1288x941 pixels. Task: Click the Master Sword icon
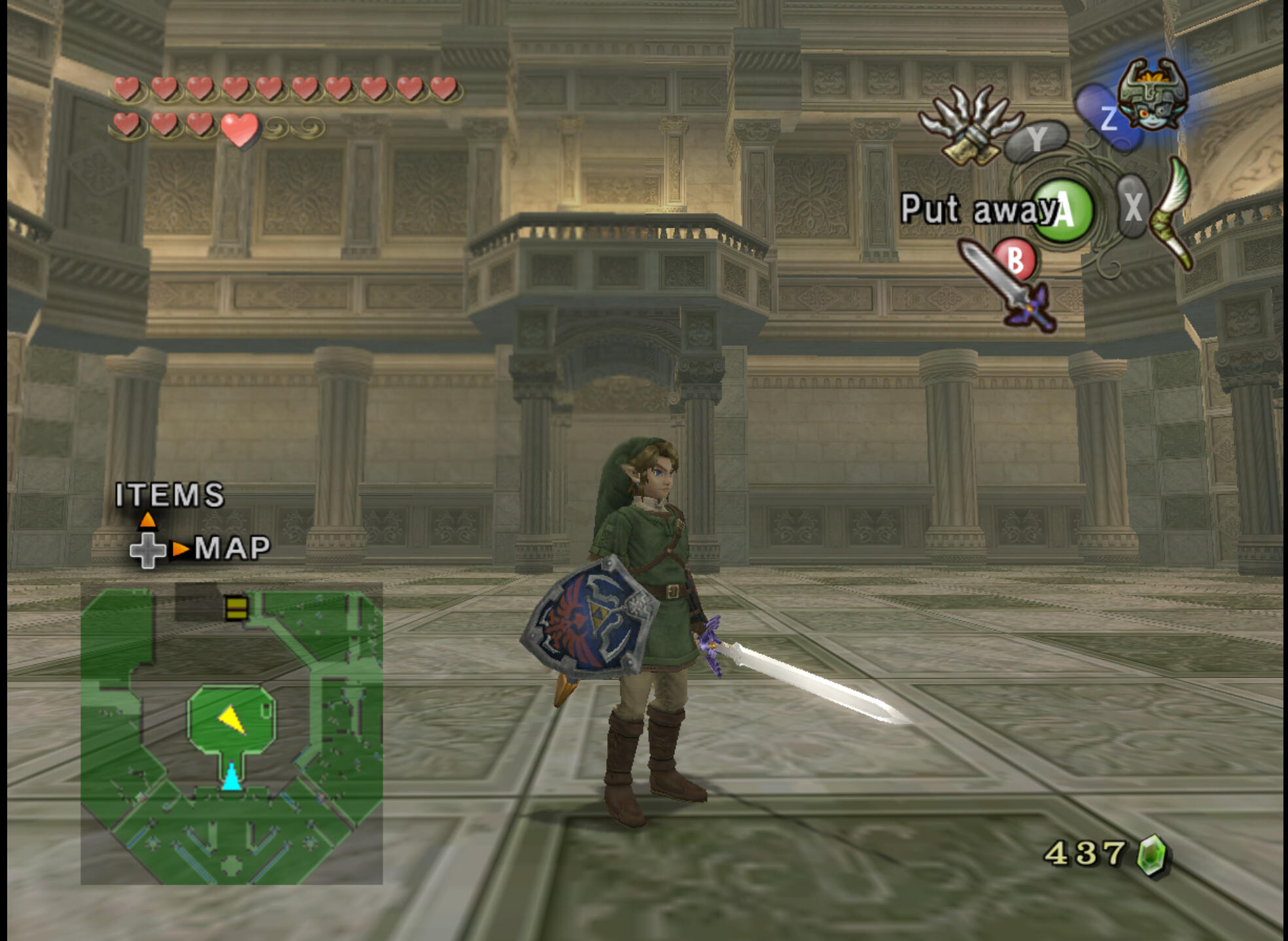click(x=1009, y=286)
